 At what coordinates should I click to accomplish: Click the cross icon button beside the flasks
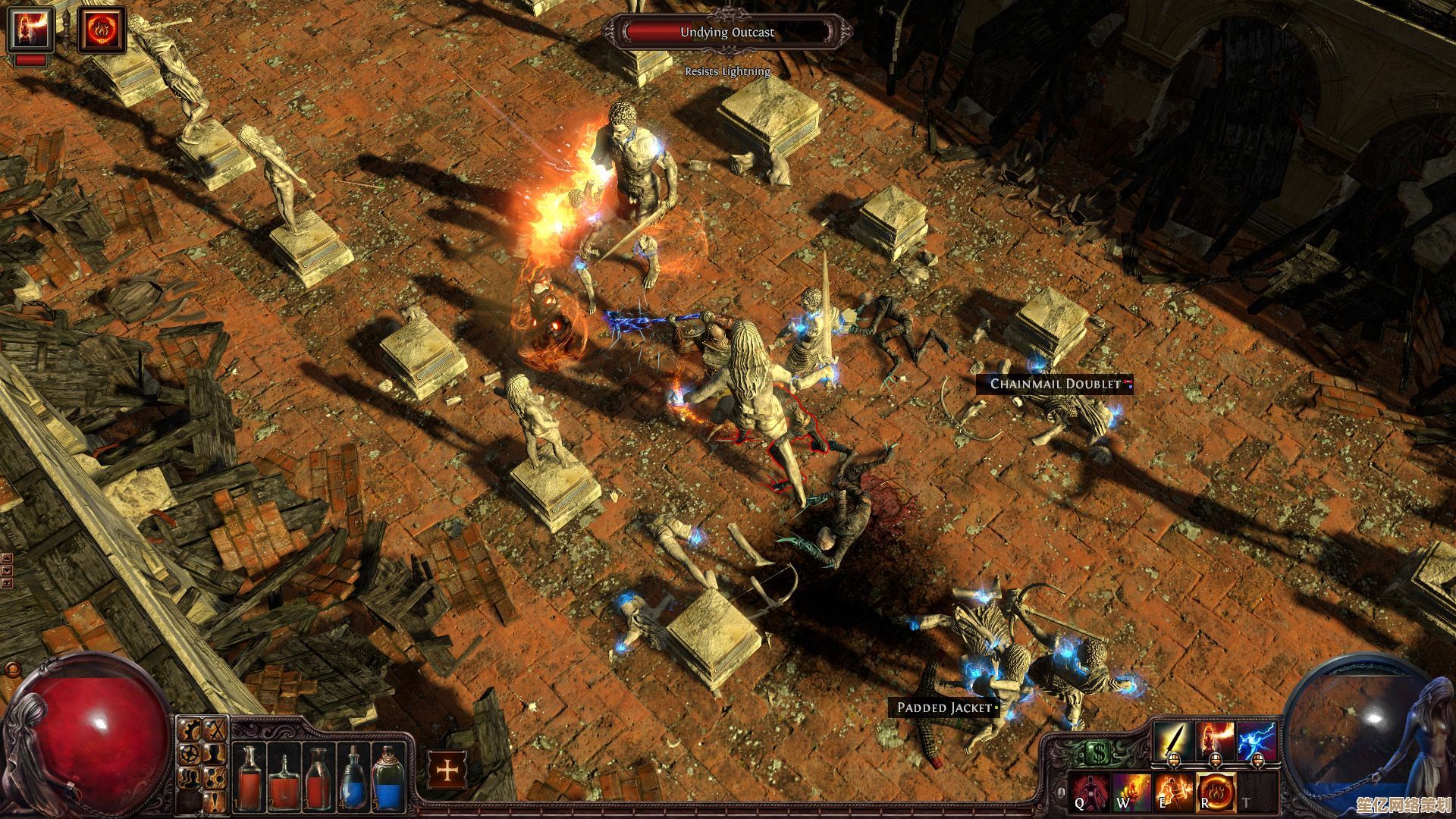[447, 770]
